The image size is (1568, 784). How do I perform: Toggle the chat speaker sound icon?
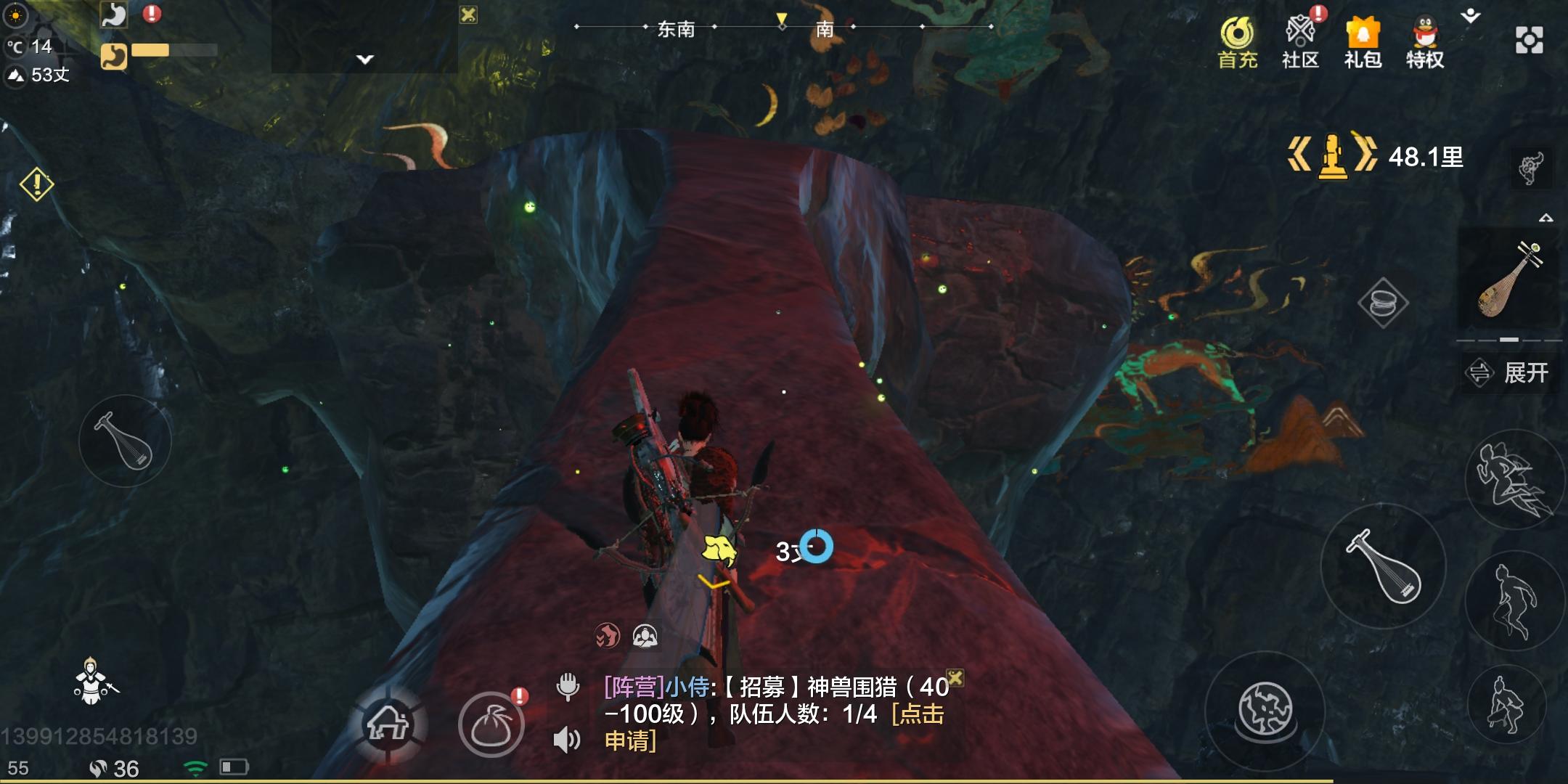click(567, 740)
